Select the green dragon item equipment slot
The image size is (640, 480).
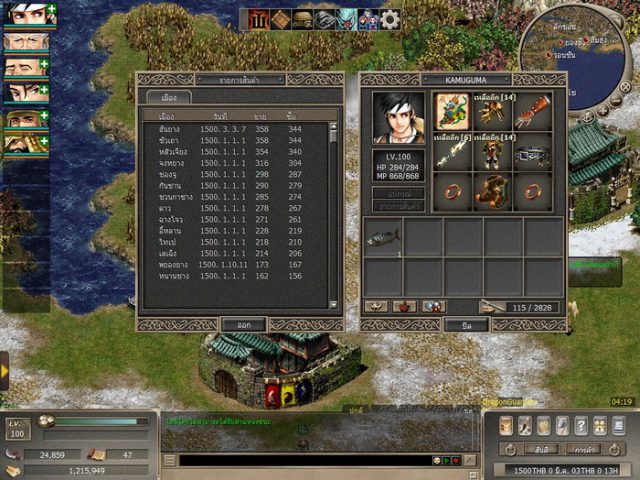click(x=453, y=110)
